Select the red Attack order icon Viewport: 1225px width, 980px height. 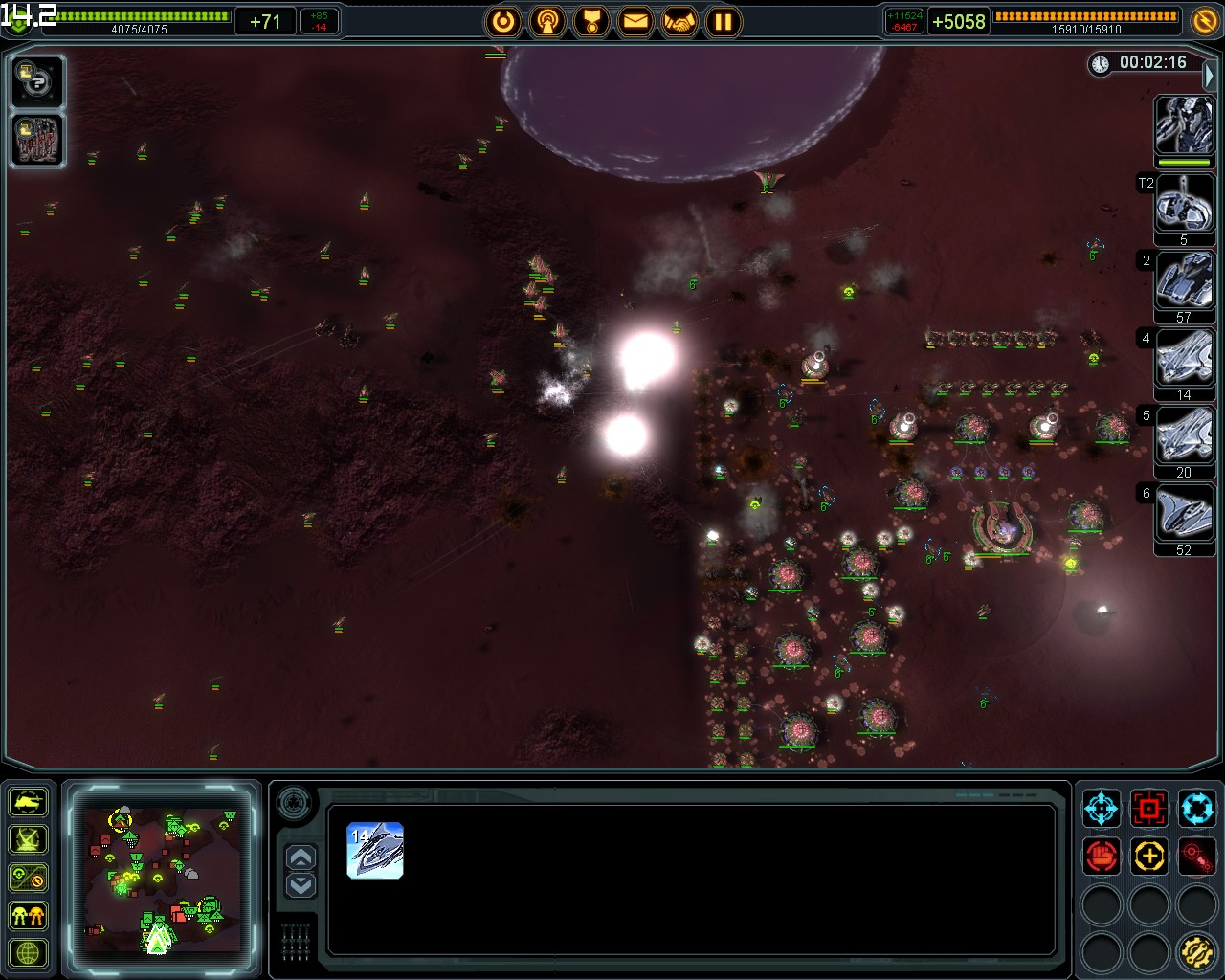click(1149, 809)
